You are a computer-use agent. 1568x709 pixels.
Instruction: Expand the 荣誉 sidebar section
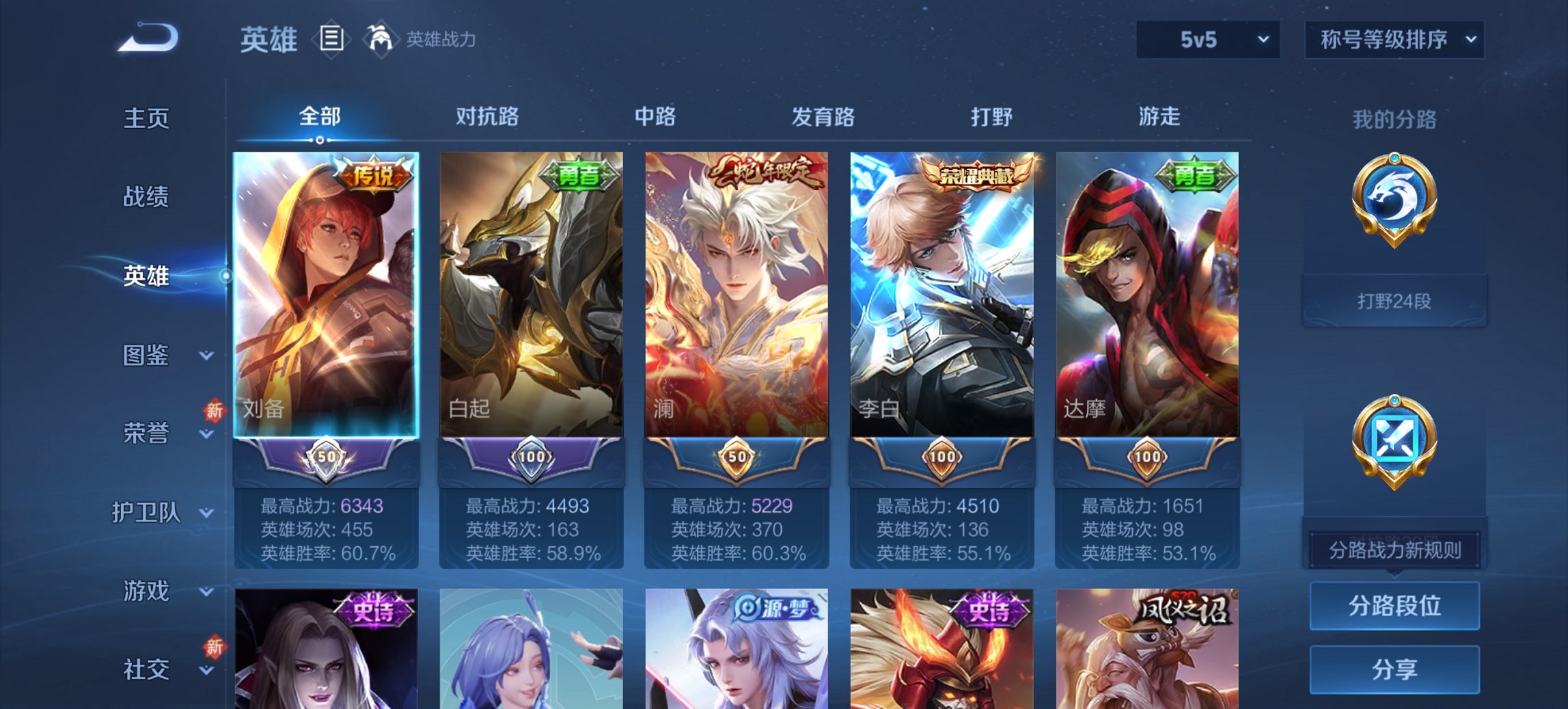click(x=146, y=433)
